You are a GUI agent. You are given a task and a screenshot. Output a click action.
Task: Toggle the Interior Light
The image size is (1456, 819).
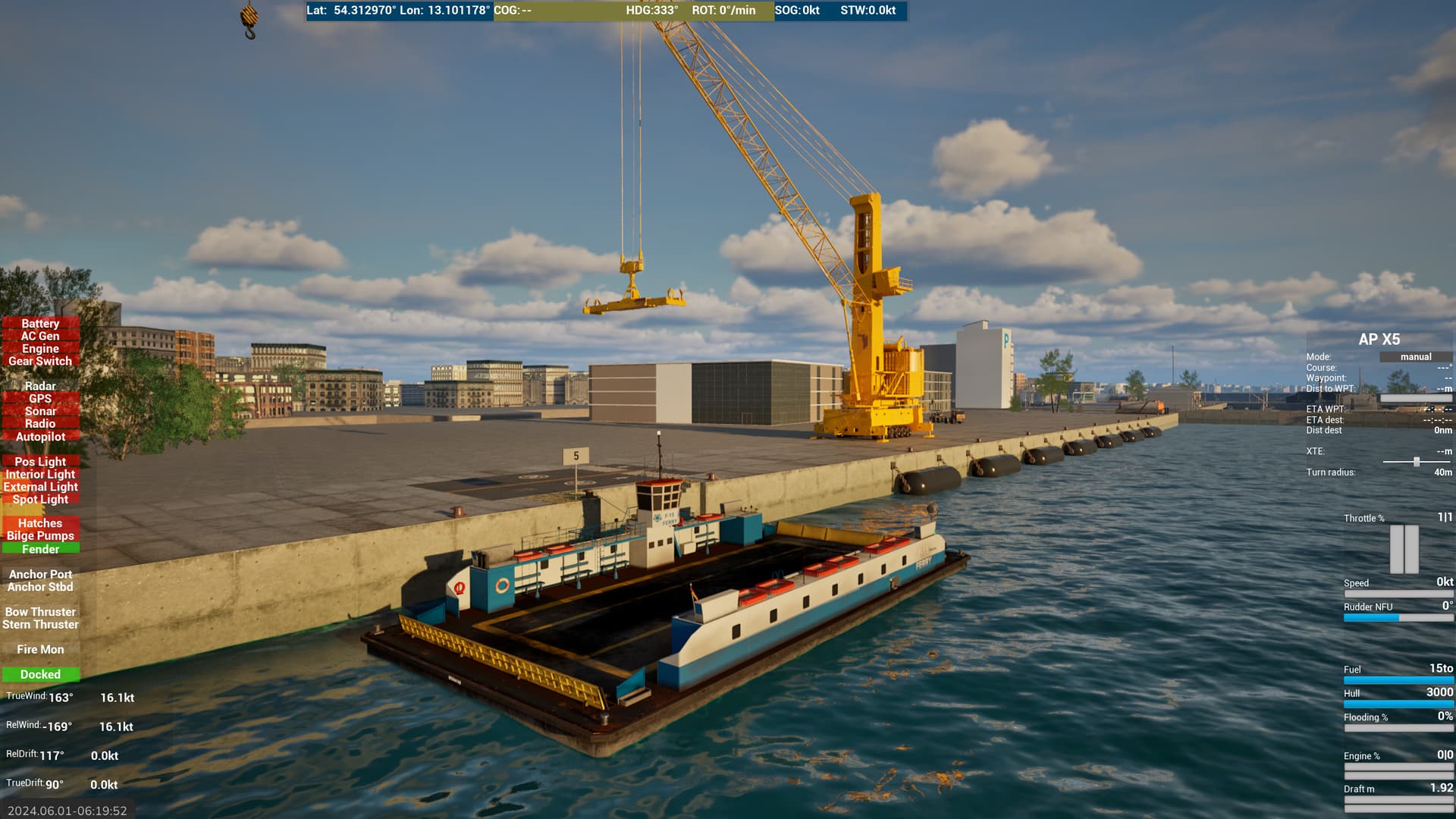[x=40, y=474]
